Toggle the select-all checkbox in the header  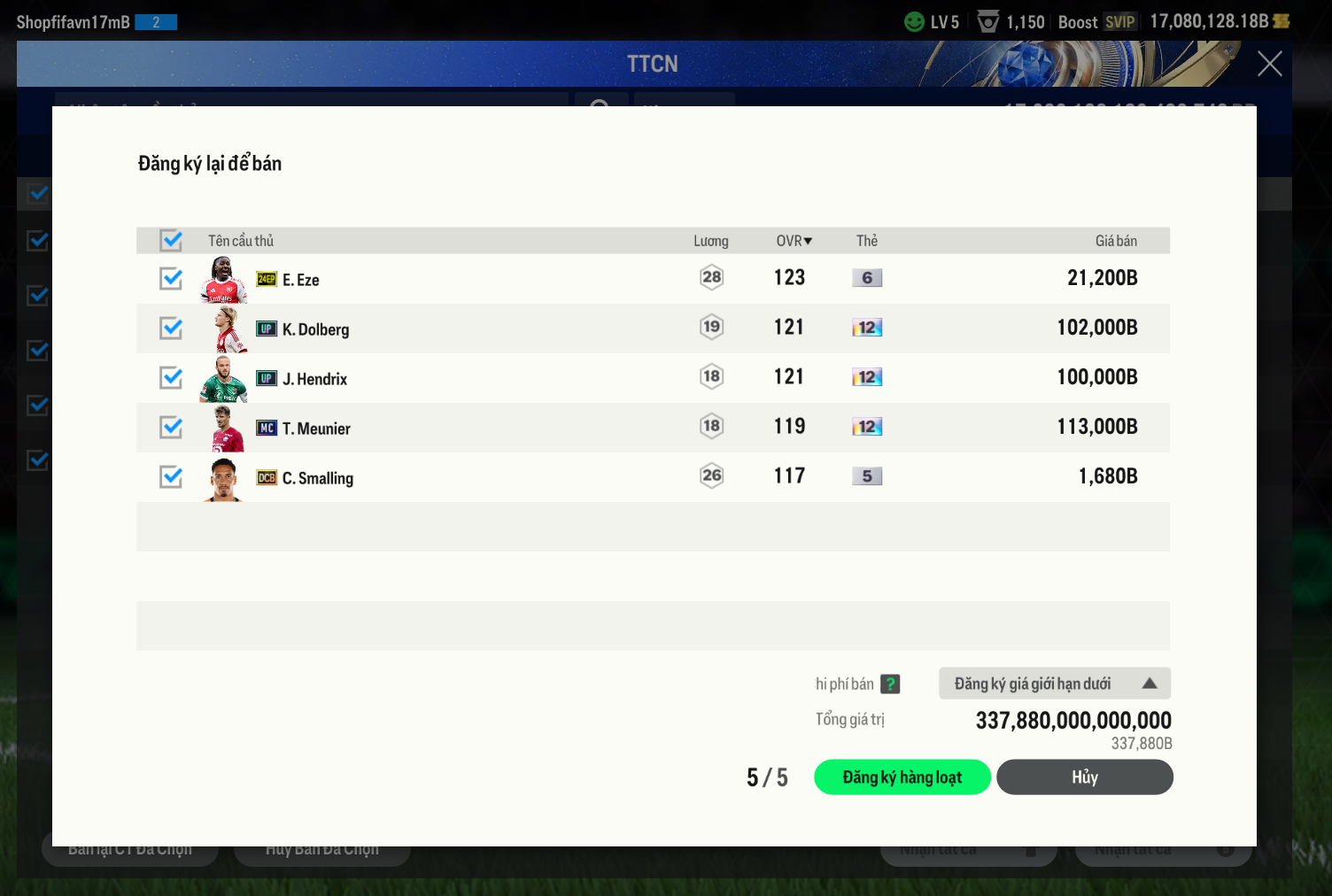coord(171,241)
